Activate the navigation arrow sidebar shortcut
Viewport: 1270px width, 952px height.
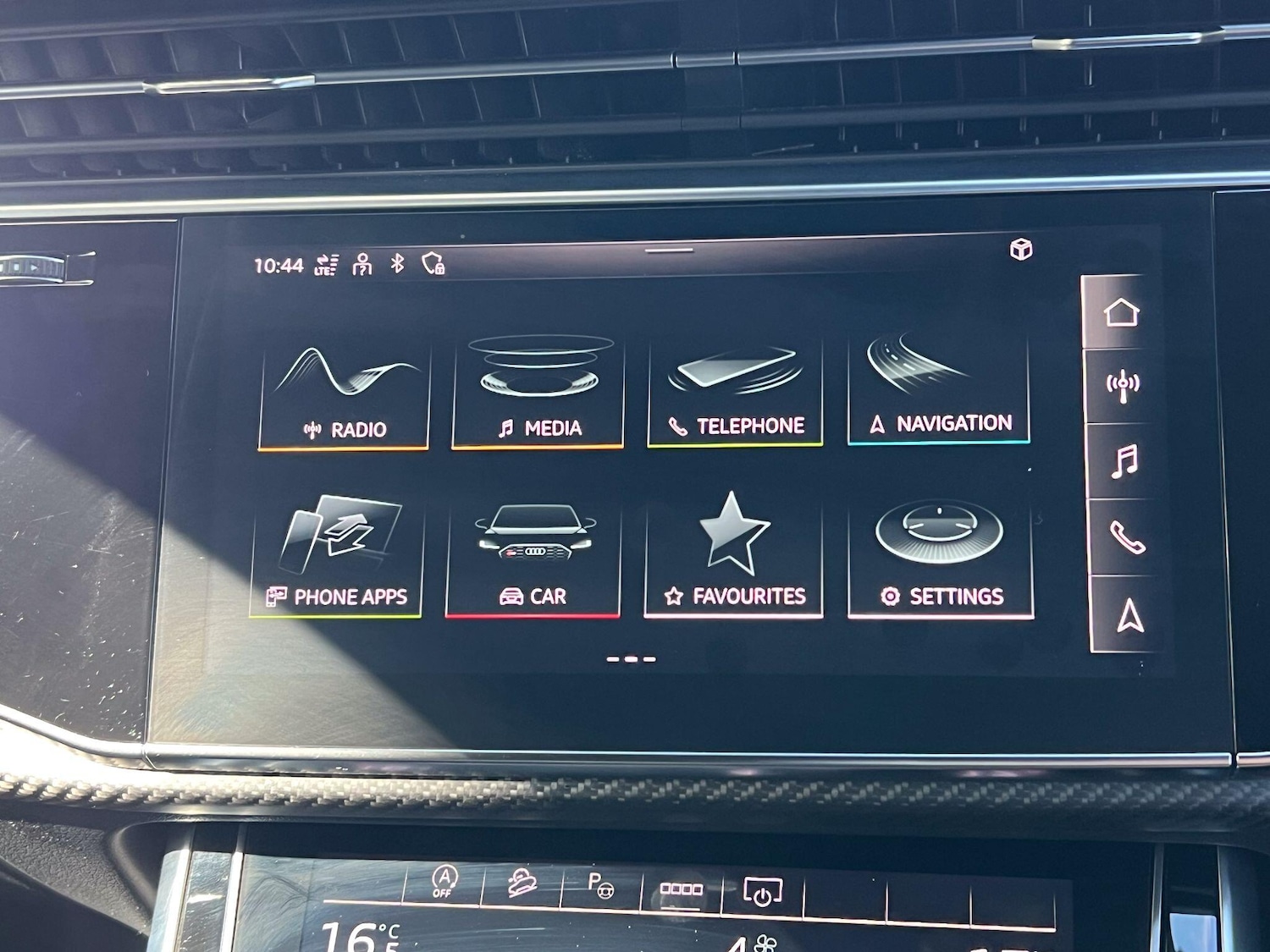[1129, 615]
